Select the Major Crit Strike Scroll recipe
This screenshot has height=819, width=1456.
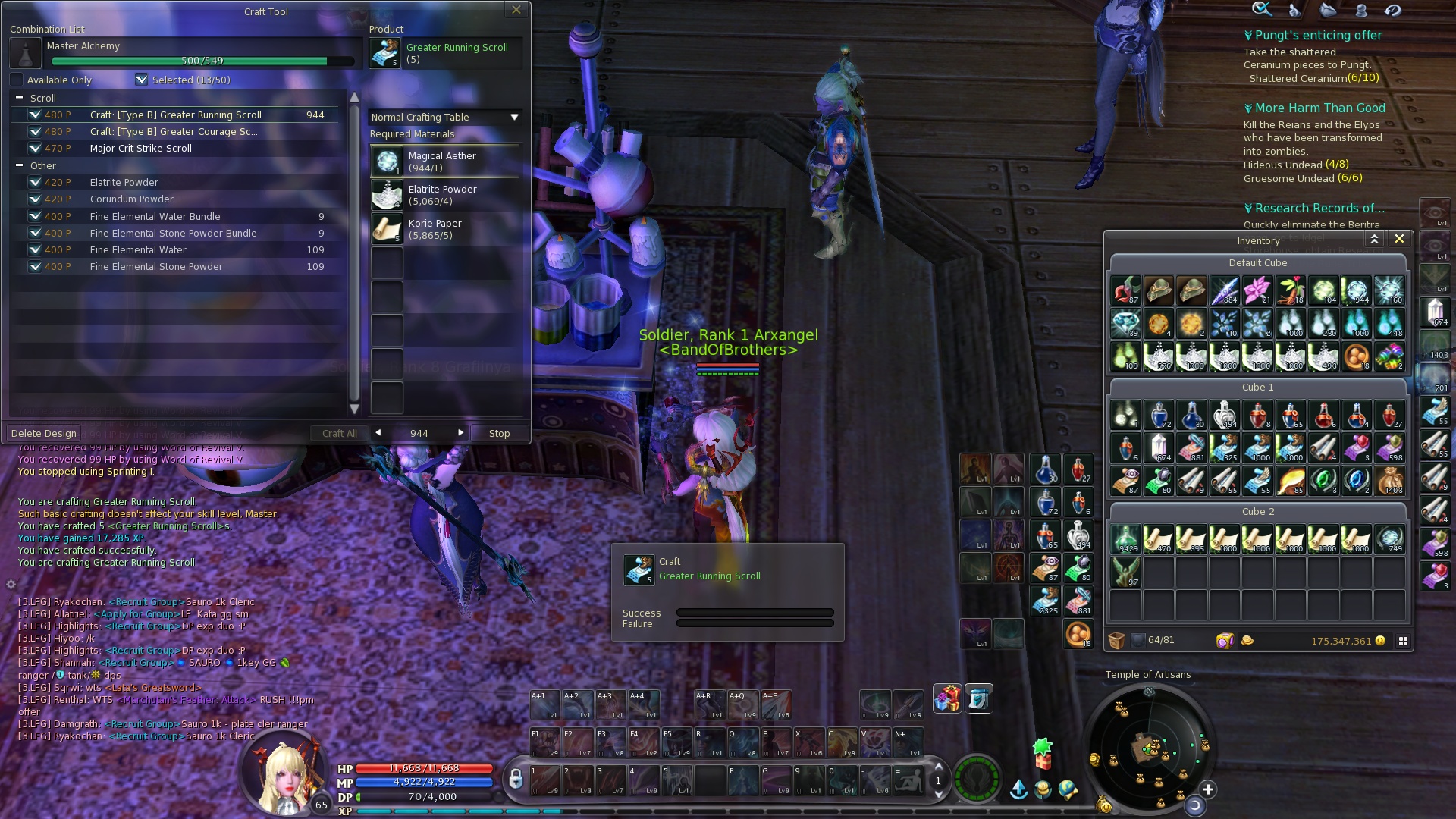coord(140,149)
